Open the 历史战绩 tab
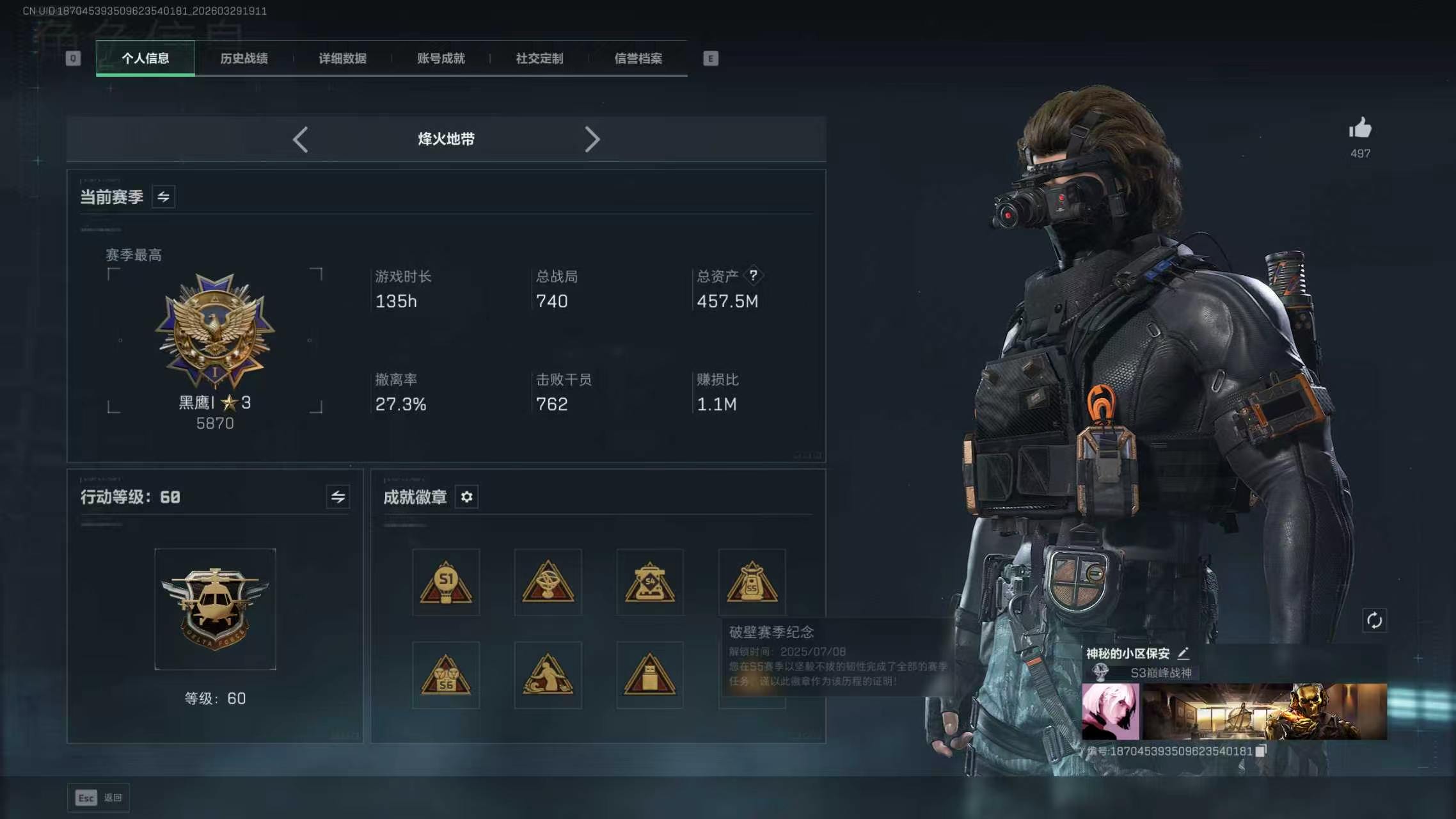The height and width of the screenshot is (819, 1456). pos(244,58)
